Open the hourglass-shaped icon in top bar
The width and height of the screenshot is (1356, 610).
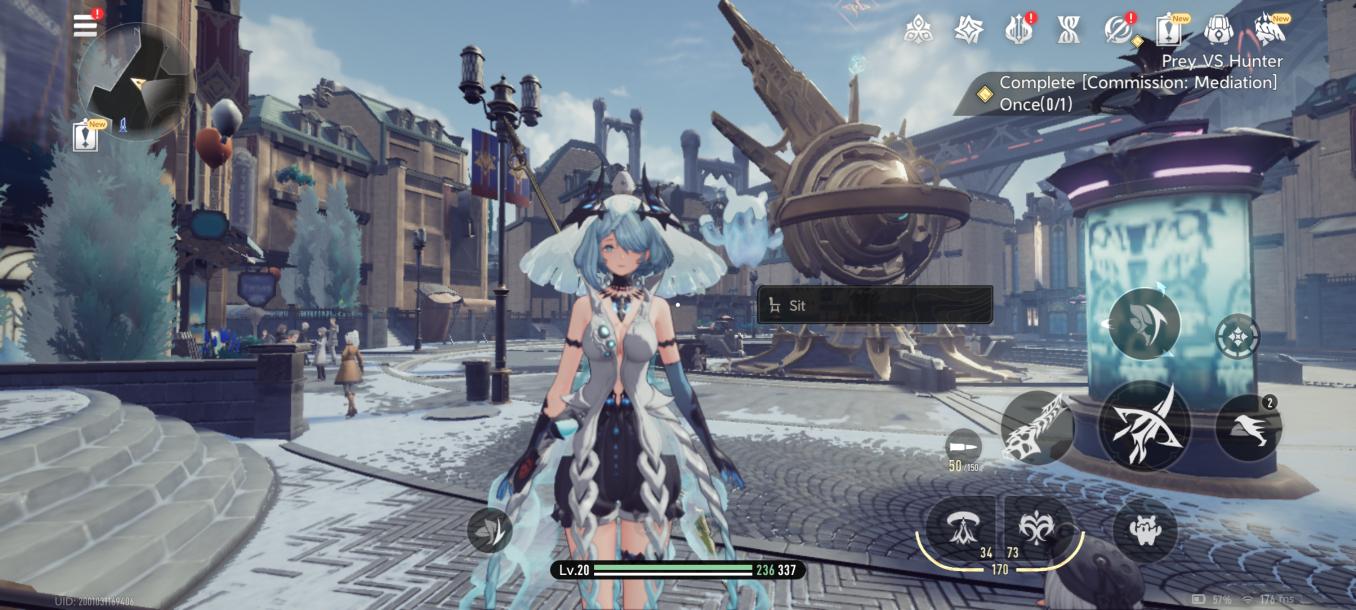point(1068,31)
